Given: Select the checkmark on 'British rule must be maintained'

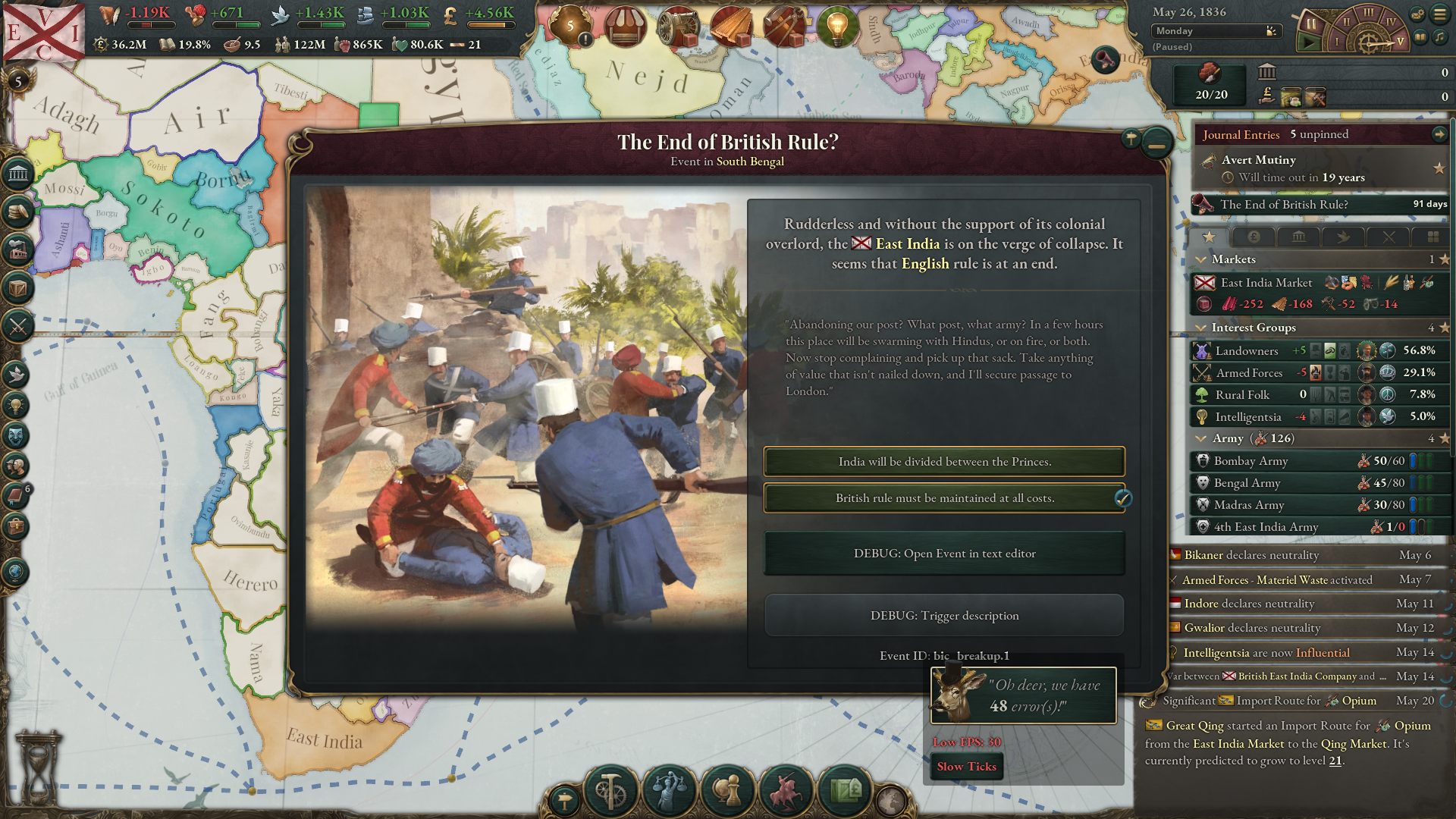Looking at the screenshot, I should pyautogui.click(x=1123, y=499).
